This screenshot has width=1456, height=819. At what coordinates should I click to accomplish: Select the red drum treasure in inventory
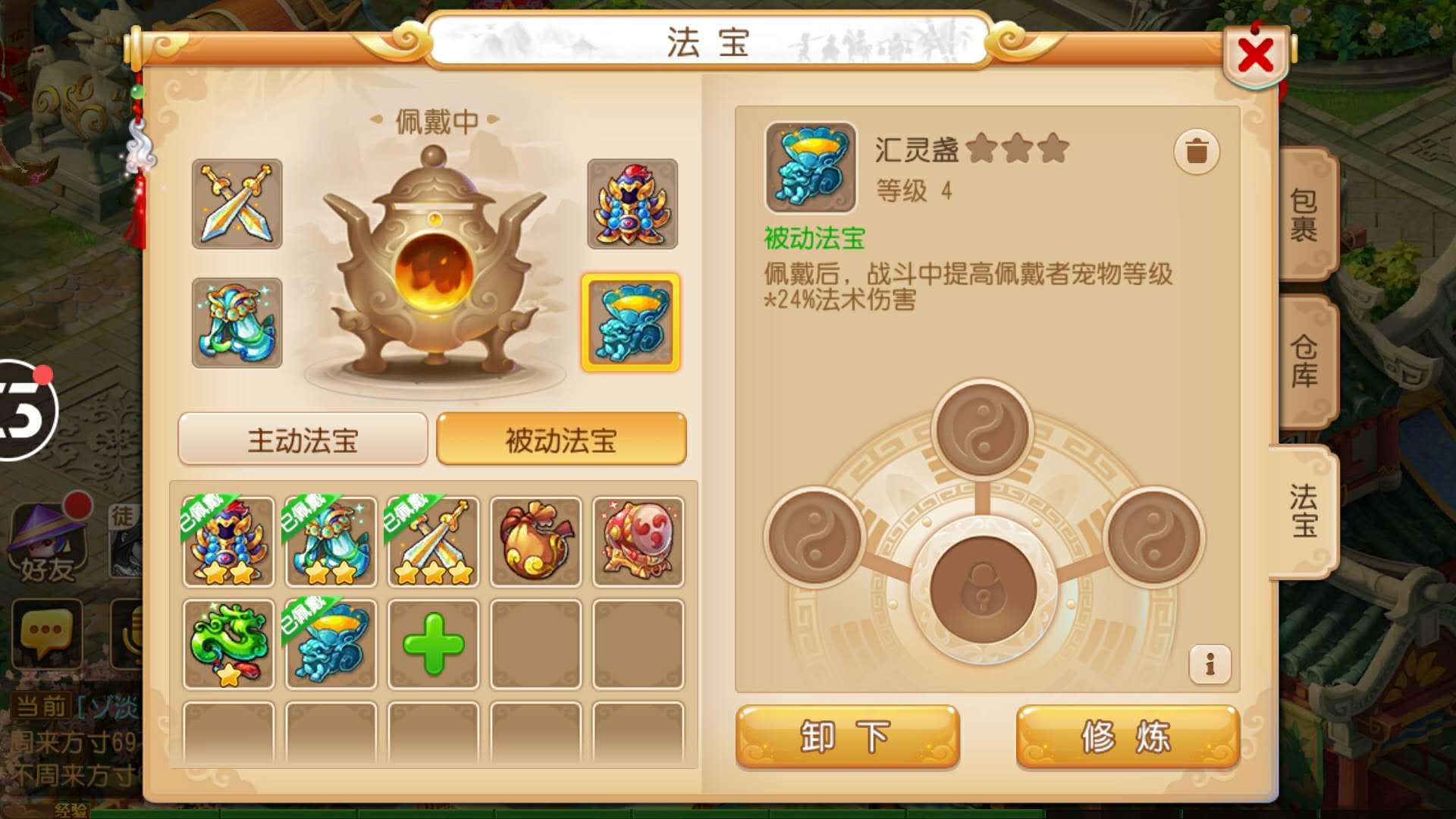(637, 540)
